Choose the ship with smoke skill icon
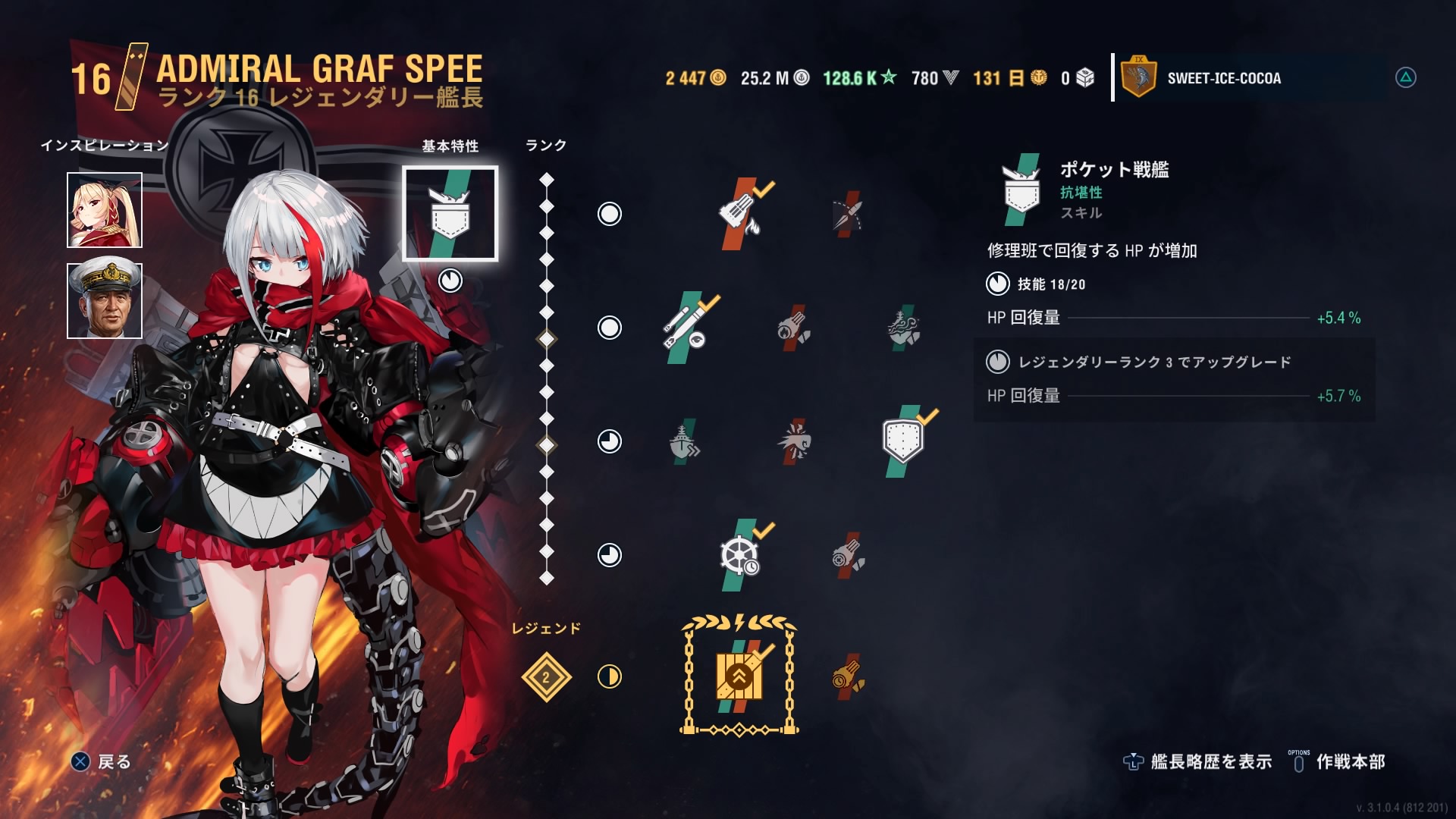 [x=902, y=328]
